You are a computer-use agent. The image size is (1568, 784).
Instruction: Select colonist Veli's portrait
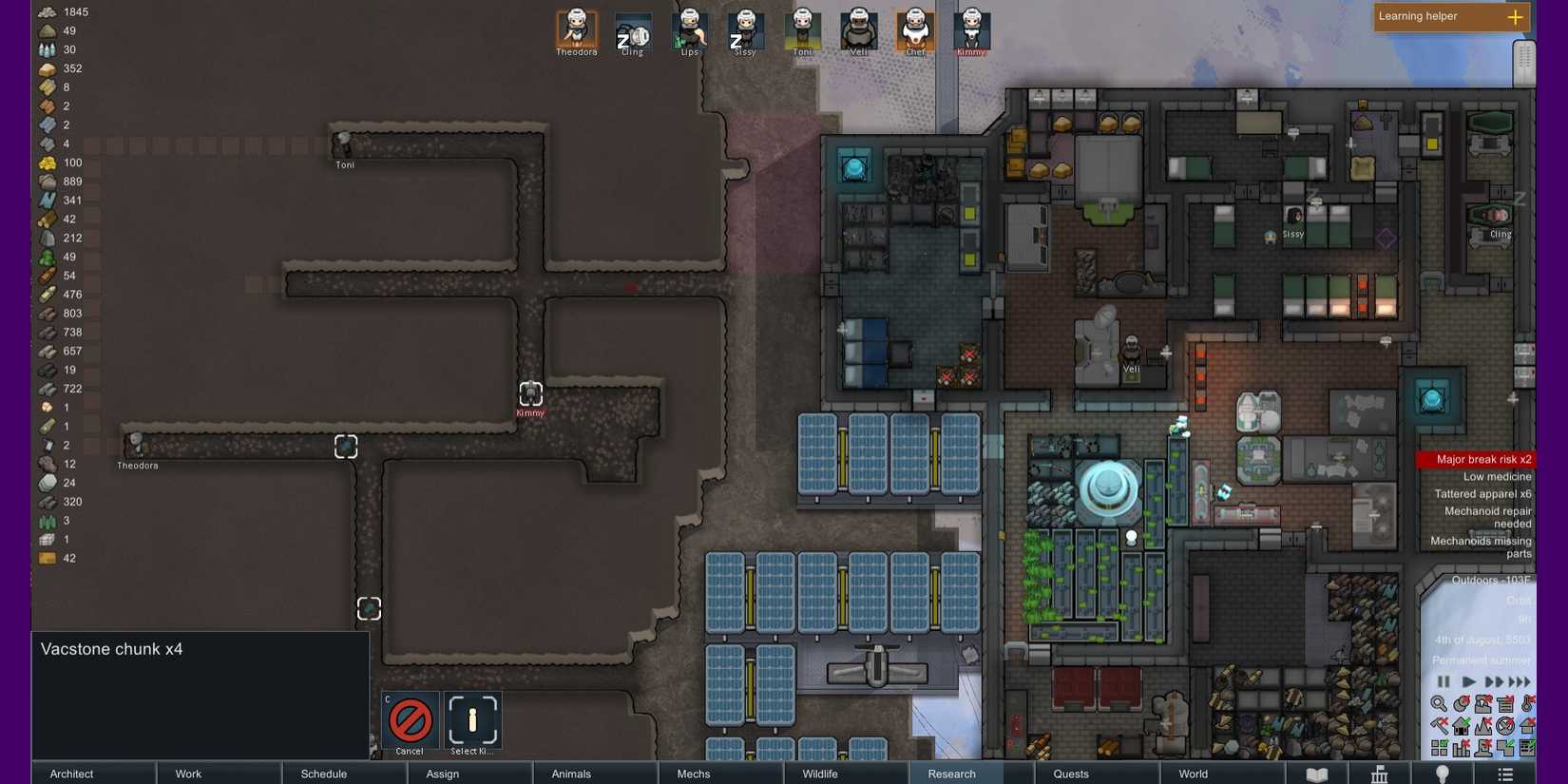point(859,29)
